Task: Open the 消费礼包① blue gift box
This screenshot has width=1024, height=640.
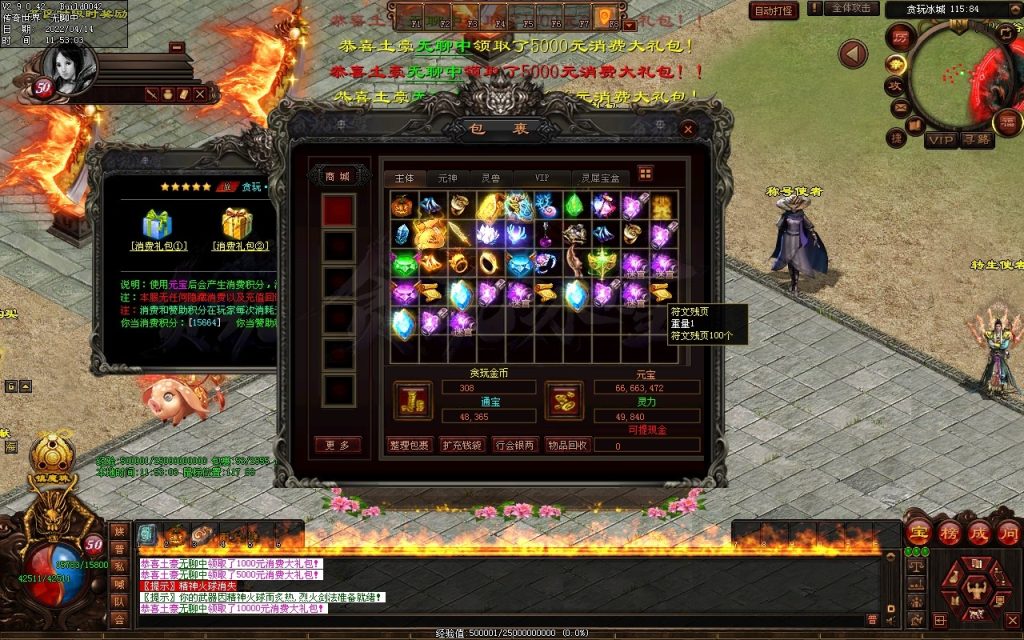Action: click(157, 224)
